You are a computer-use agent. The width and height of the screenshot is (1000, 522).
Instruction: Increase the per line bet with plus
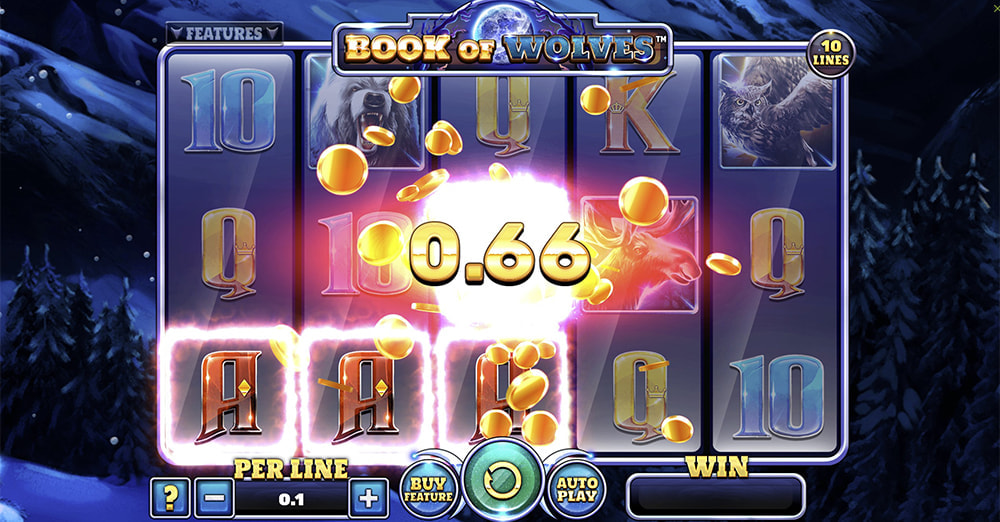367,496
